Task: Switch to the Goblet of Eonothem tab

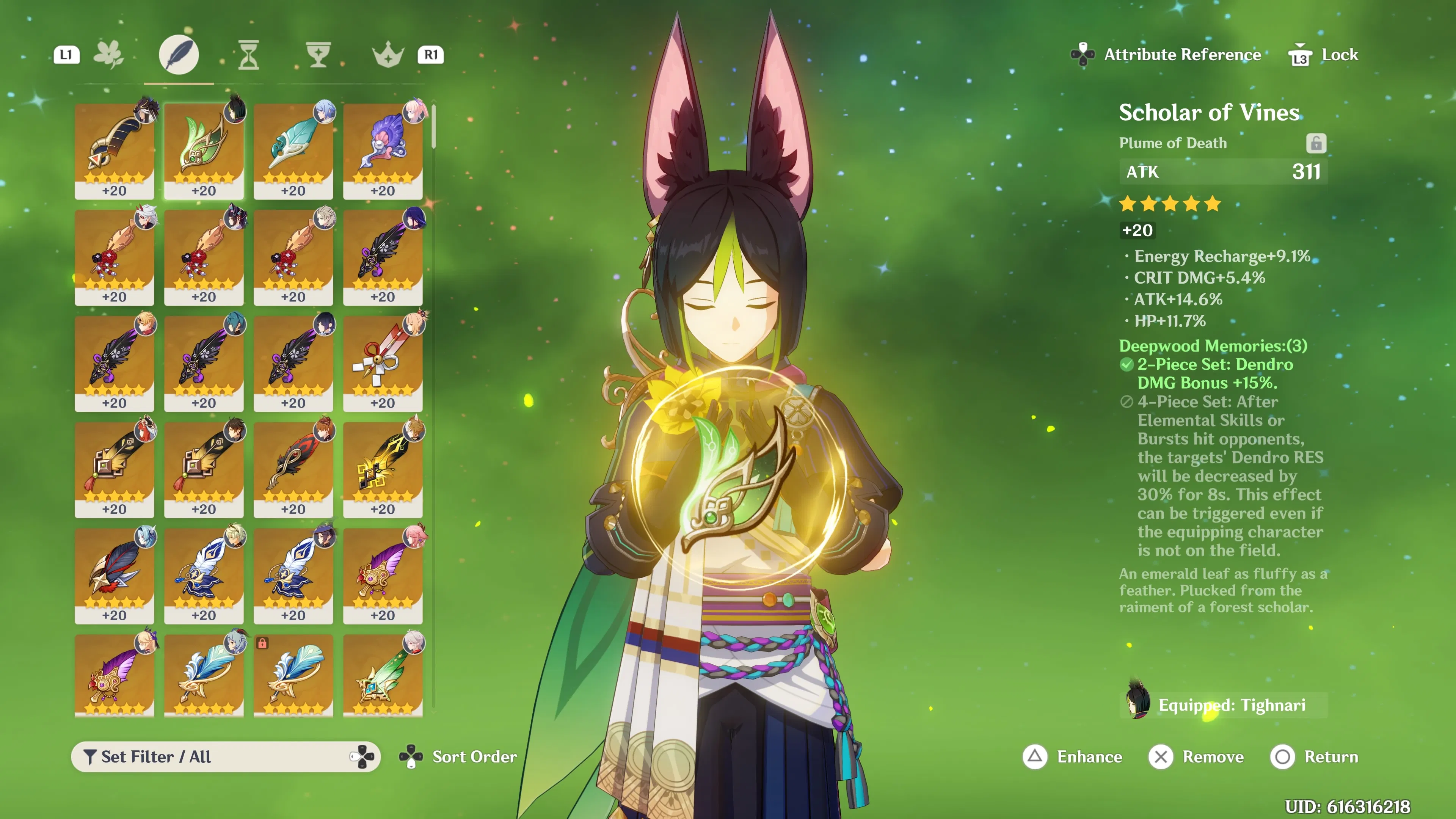Action: (x=318, y=55)
